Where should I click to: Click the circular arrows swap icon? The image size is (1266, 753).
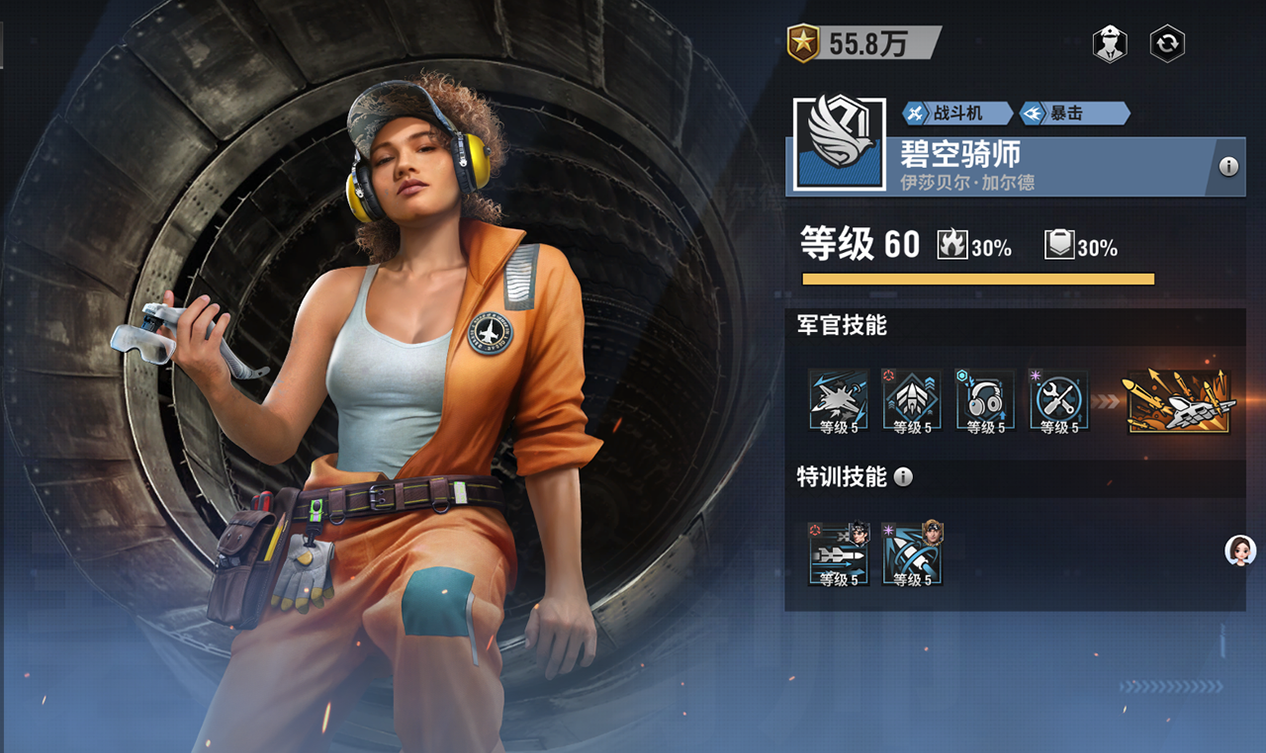point(1167,44)
